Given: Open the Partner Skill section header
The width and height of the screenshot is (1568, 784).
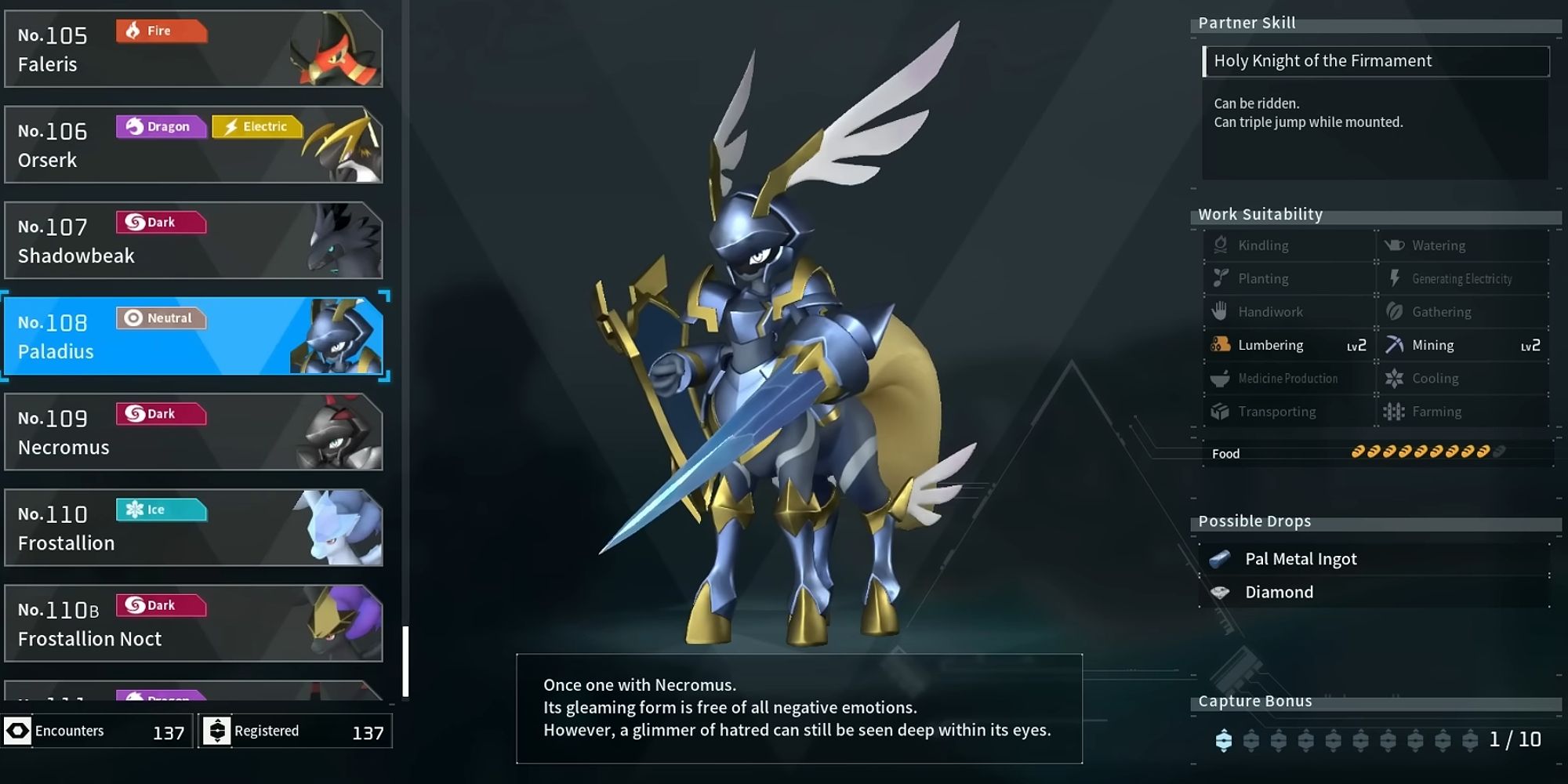Looking at the screenshot, I should 1247,23.
